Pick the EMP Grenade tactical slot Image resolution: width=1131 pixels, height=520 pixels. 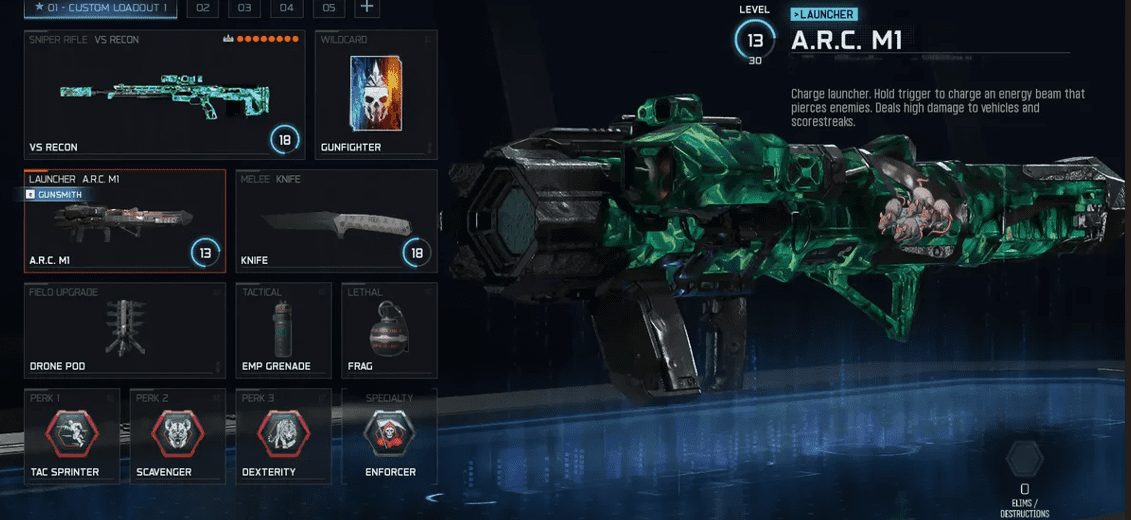click(284, 329)
